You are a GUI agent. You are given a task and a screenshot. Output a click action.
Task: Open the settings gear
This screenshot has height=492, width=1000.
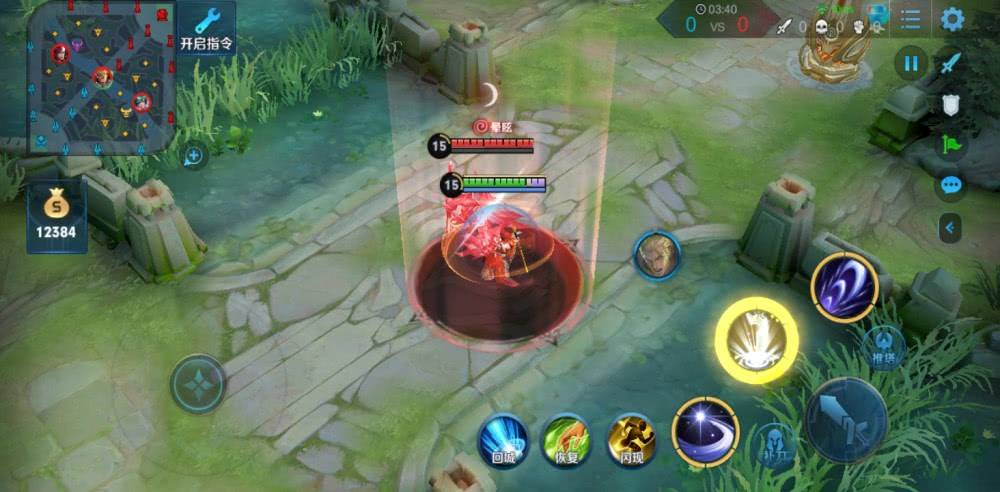click(x=952, y=19)
